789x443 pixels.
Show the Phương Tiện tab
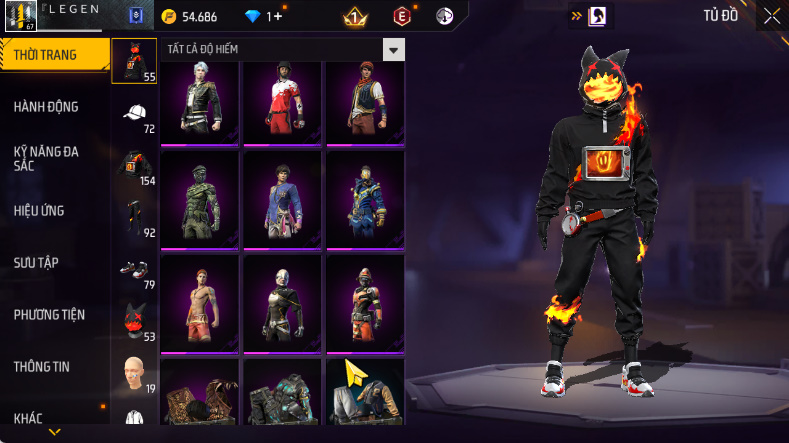49,314
